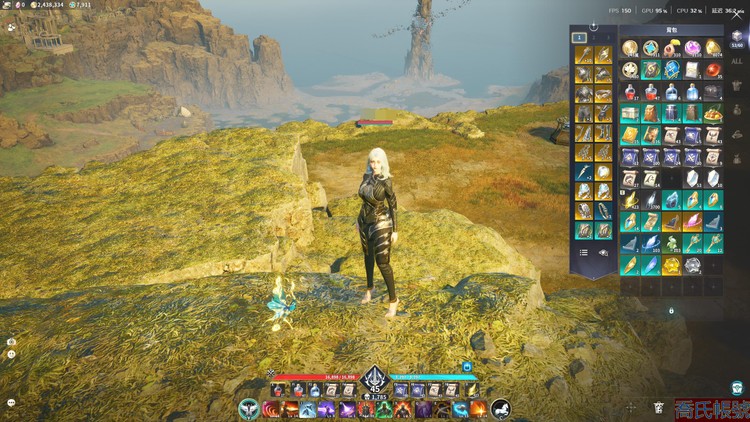750x422 pixels.
Task: Select the pink gem item in bag
Action: (x=692, y=48)
